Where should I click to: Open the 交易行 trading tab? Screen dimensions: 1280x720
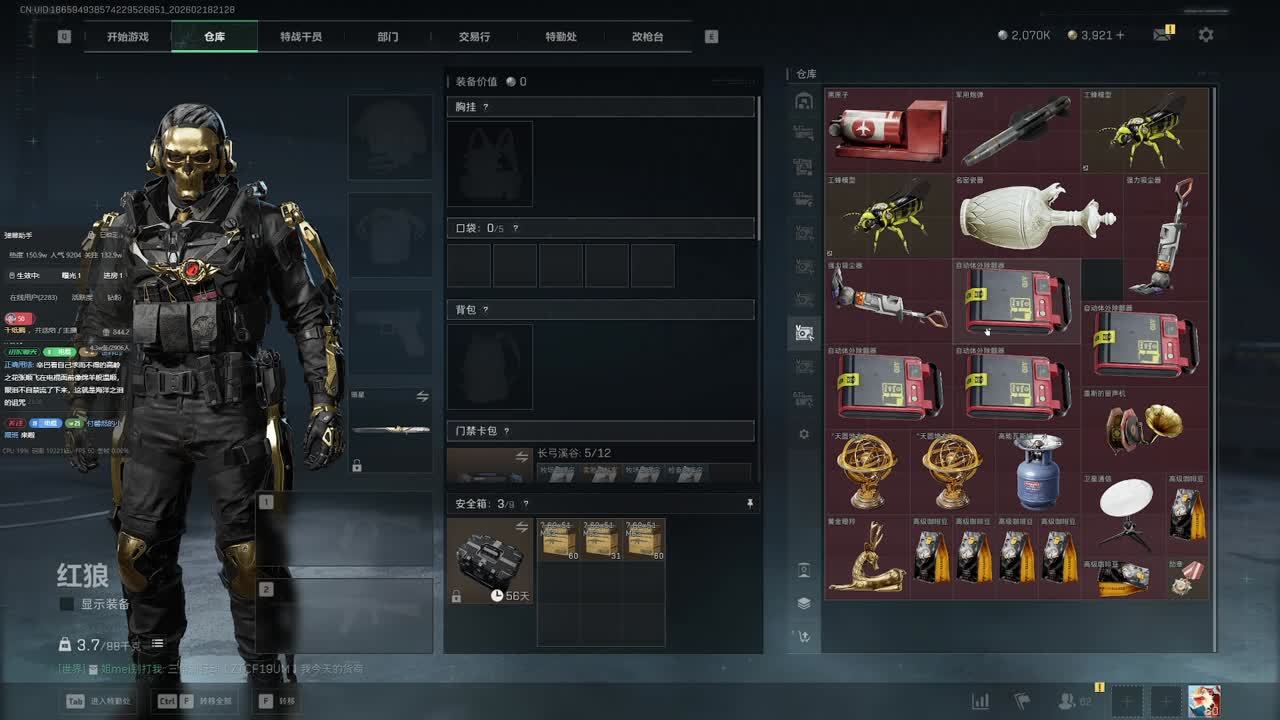[474, 37]
